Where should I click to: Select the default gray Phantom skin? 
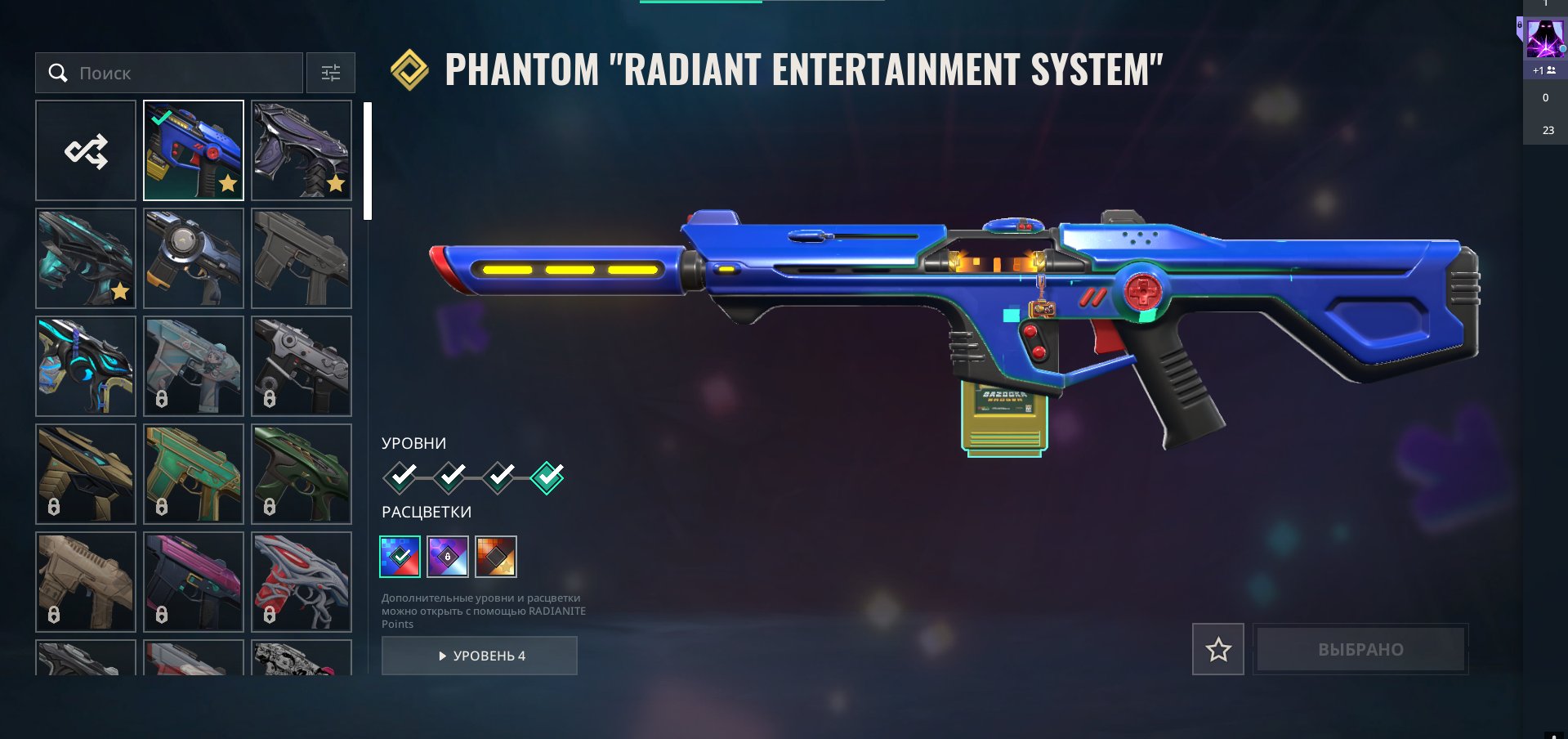point(302,258)
